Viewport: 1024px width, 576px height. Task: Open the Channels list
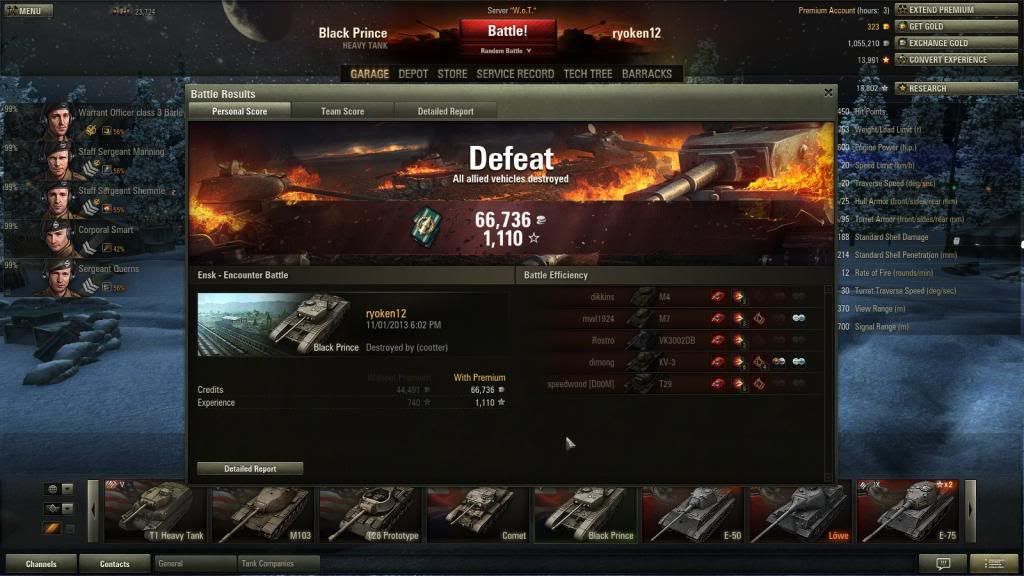click(x=41, y=564)
